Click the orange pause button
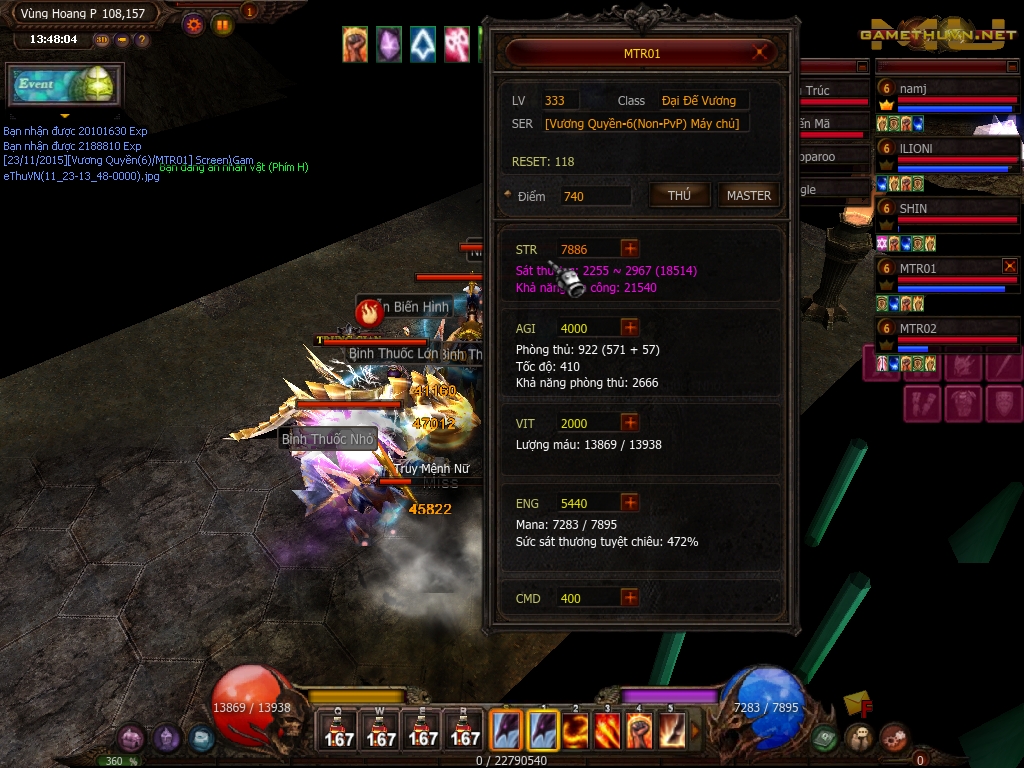Viewport: 1024px width, 768px height. click(x=222, y=24)
